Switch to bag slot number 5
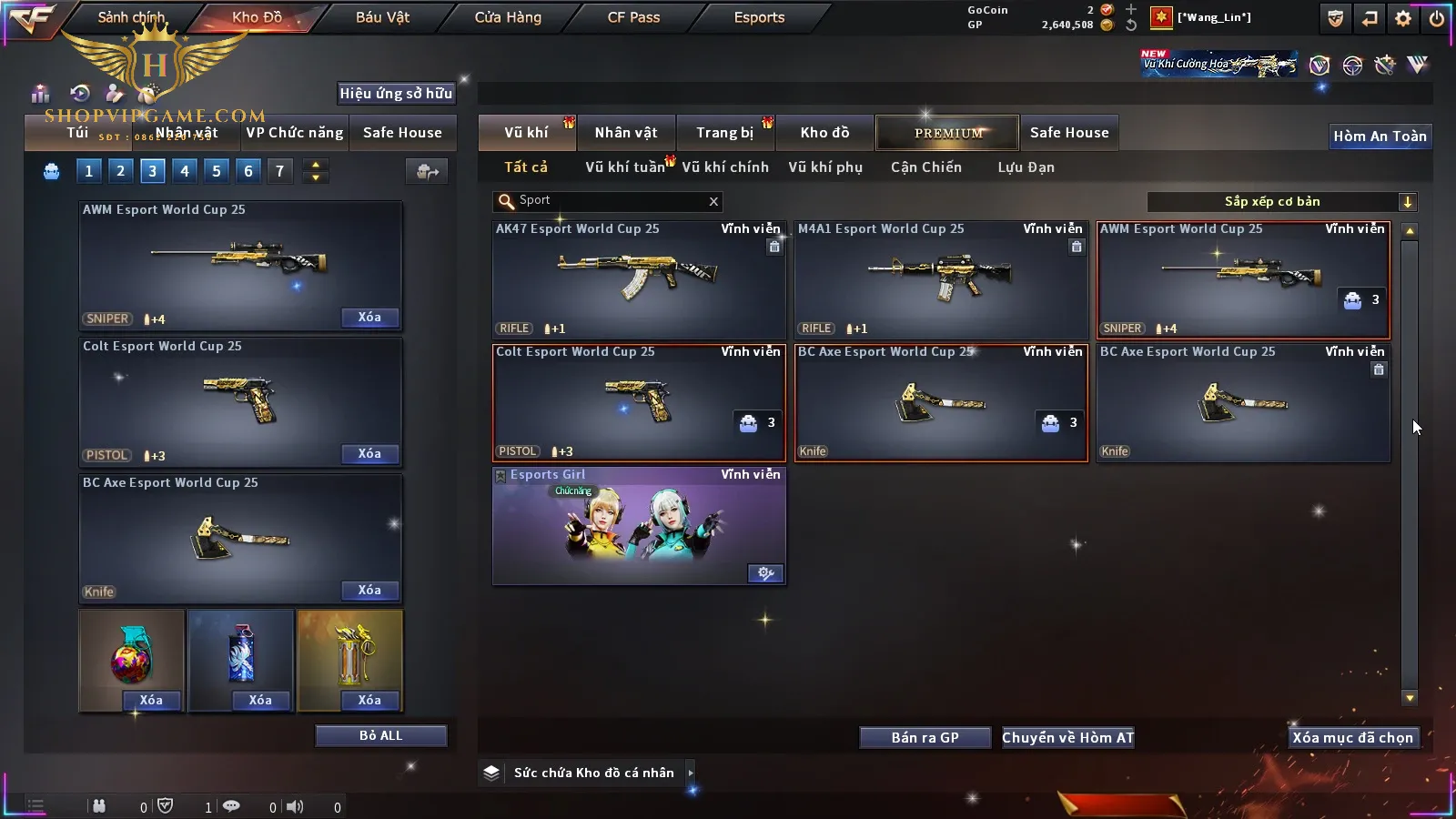Viewport: 1456px width, 819px height. click(x=217, y=171)
